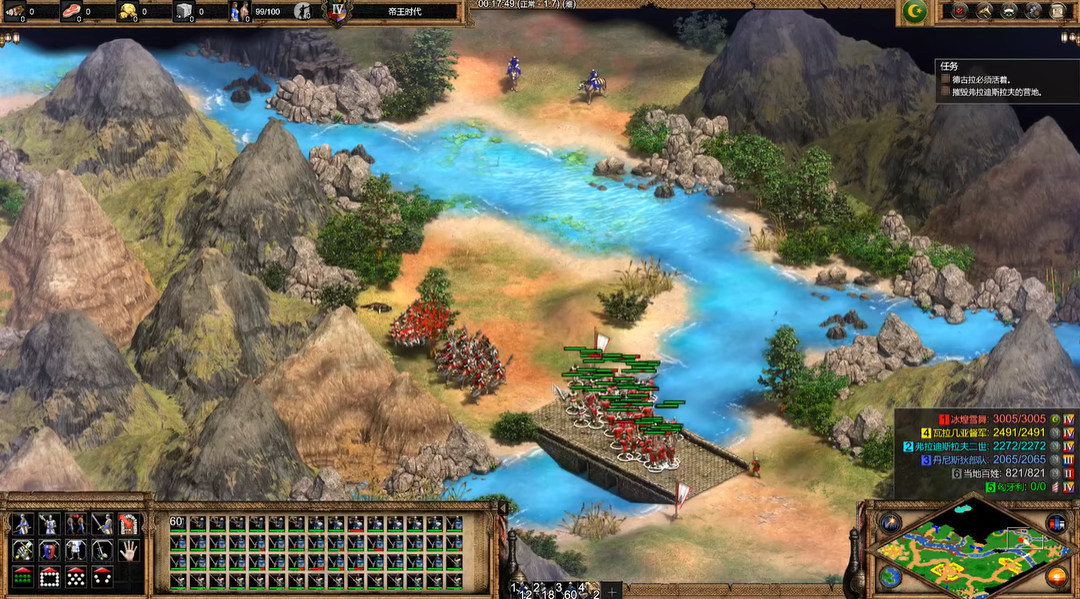Open the horn-shaped chat button
Viewport: 1080px width, 599px height.
coord(985,11)
